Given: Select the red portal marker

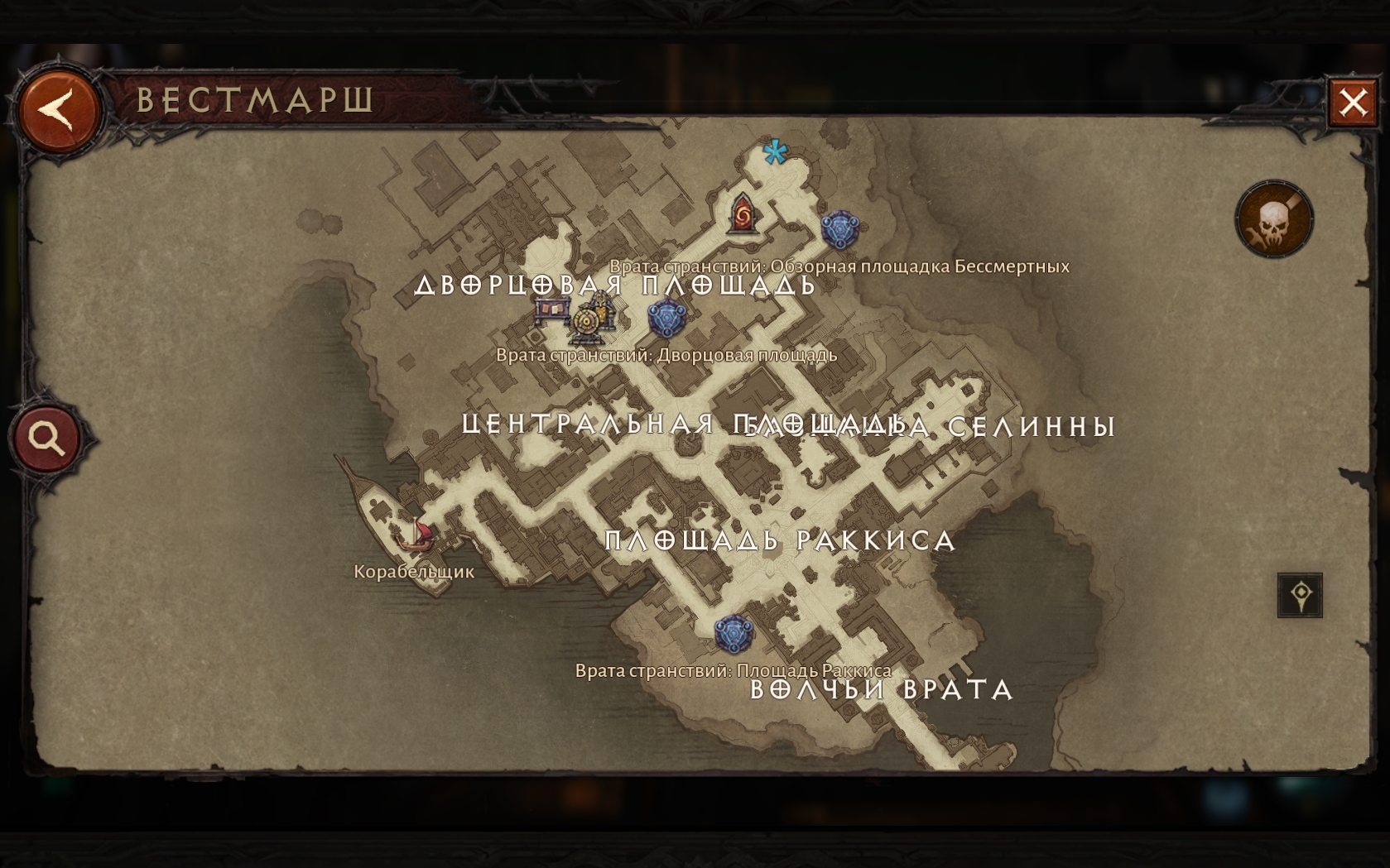Looking at the screenshot, I should coord(742,213).
